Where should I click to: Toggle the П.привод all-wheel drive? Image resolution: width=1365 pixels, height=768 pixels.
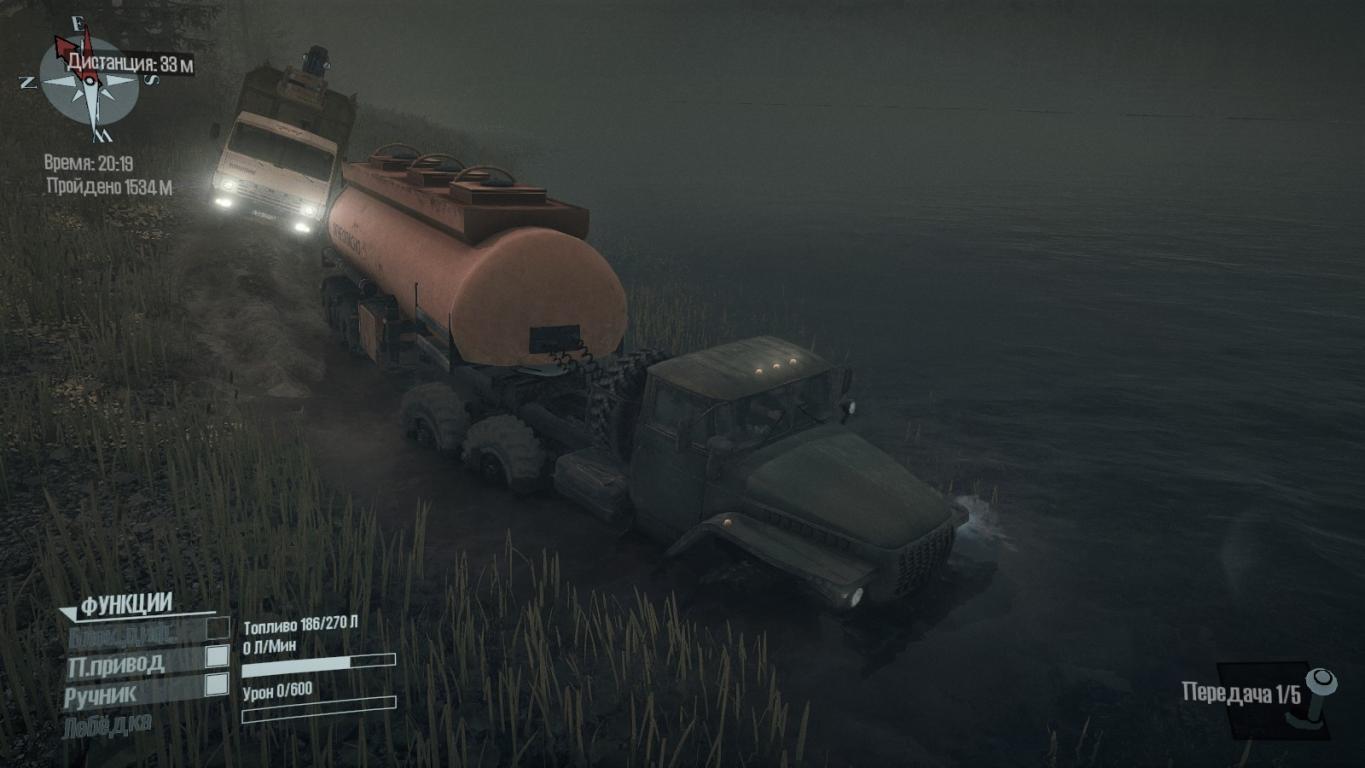point(217,656)
